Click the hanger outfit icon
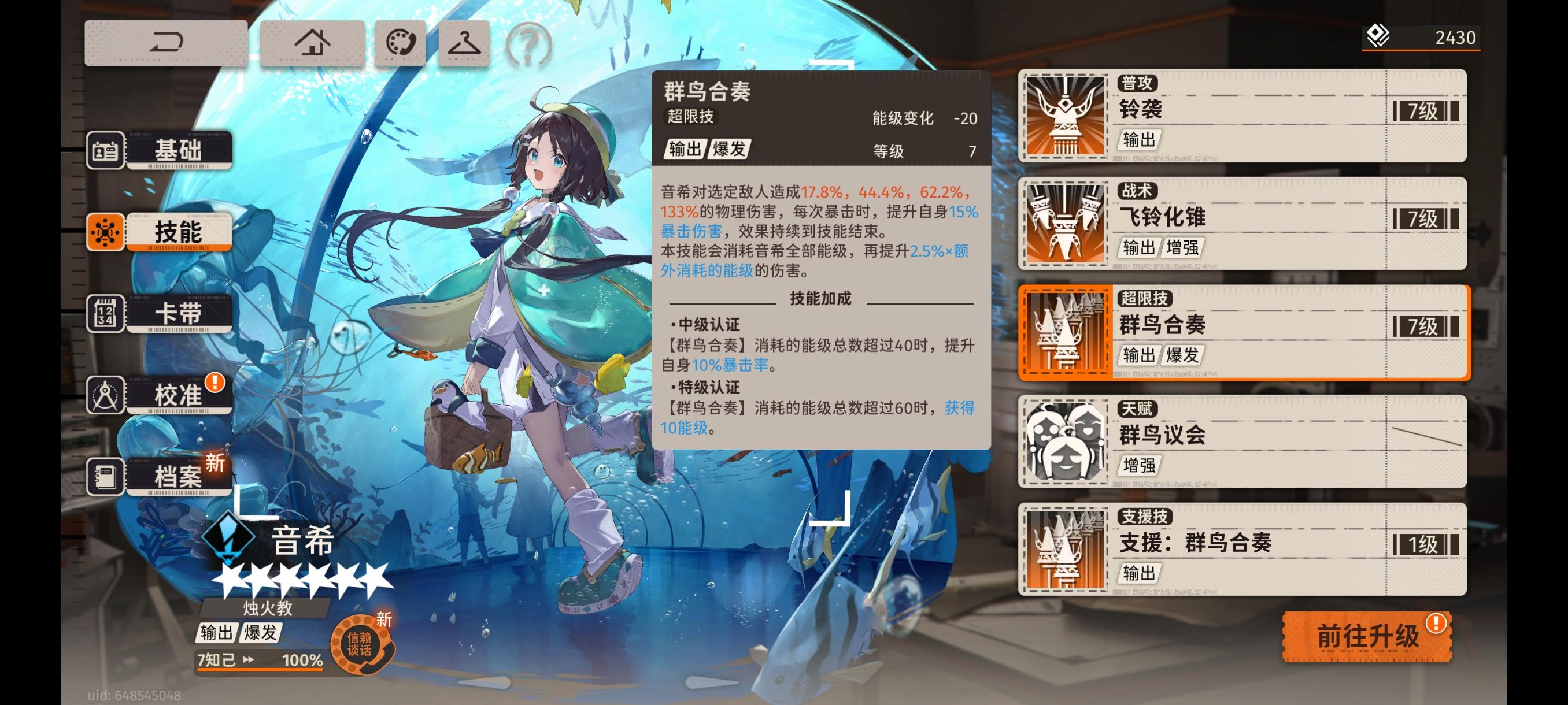Image resolution: width=1568 pixels, height=705 pixels. (x=464, y=42)
